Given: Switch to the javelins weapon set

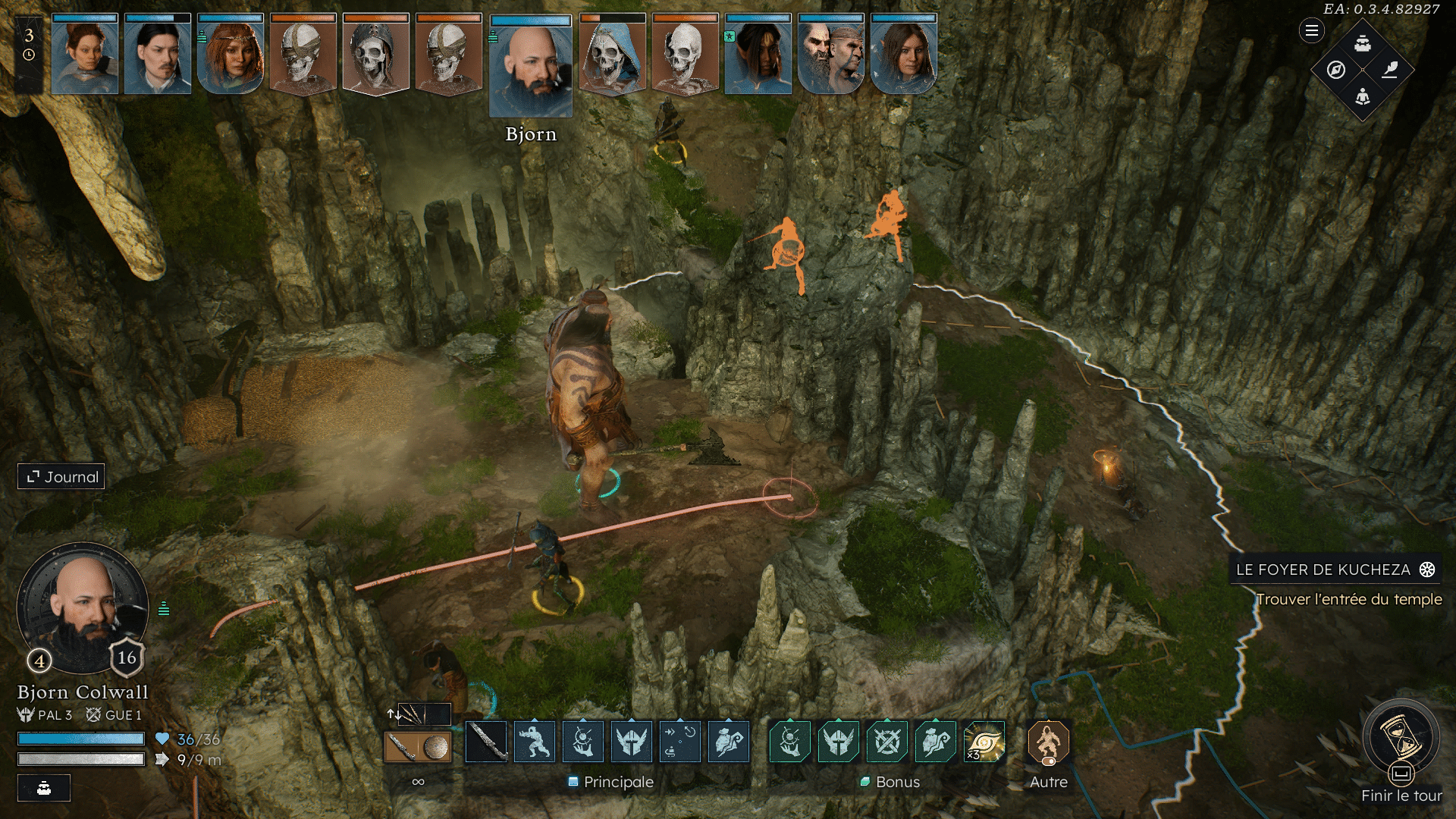Looking at the screenshot, I should pos(412,714).
